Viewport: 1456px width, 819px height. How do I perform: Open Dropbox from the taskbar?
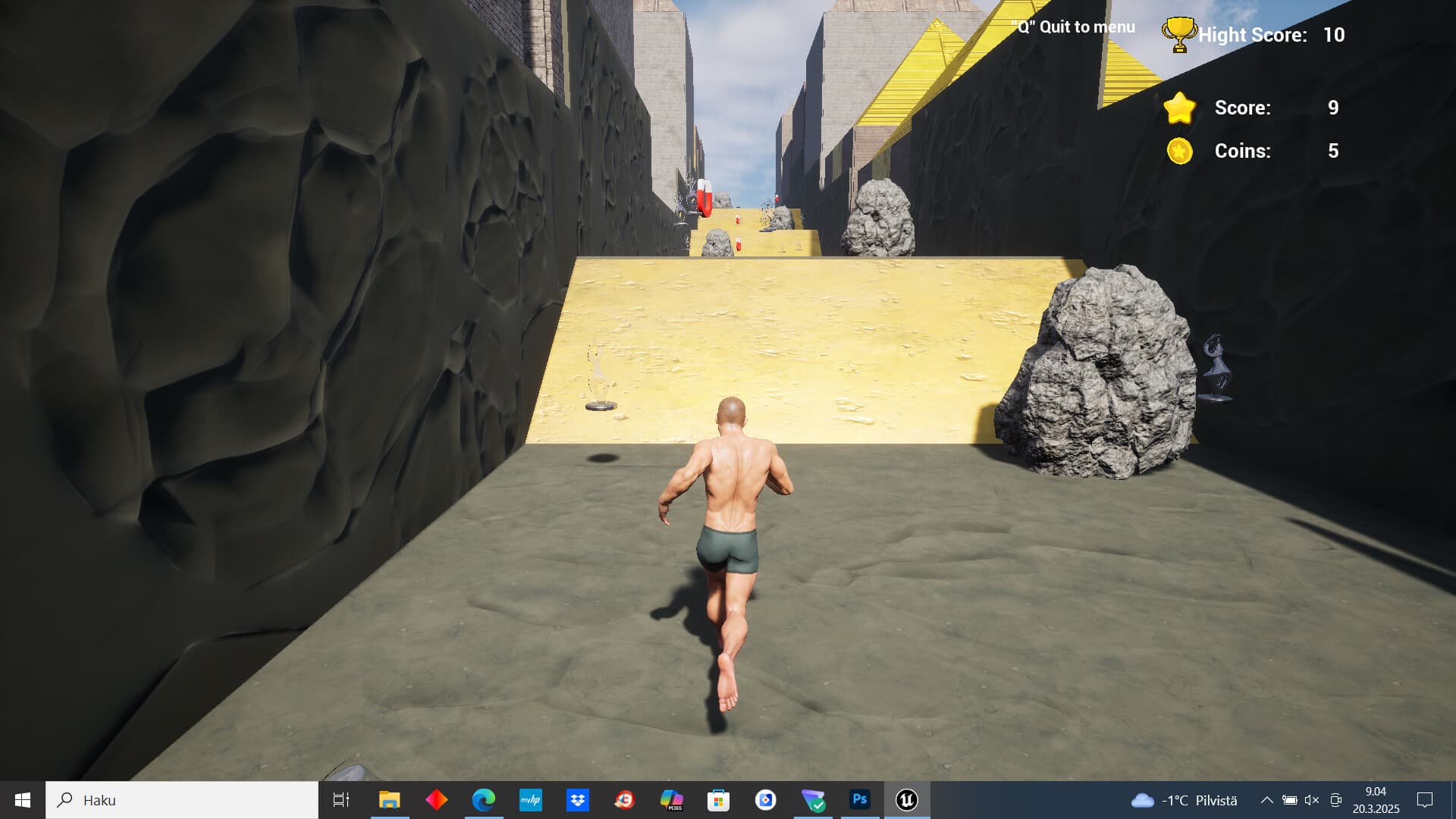(x=578, y=800)
